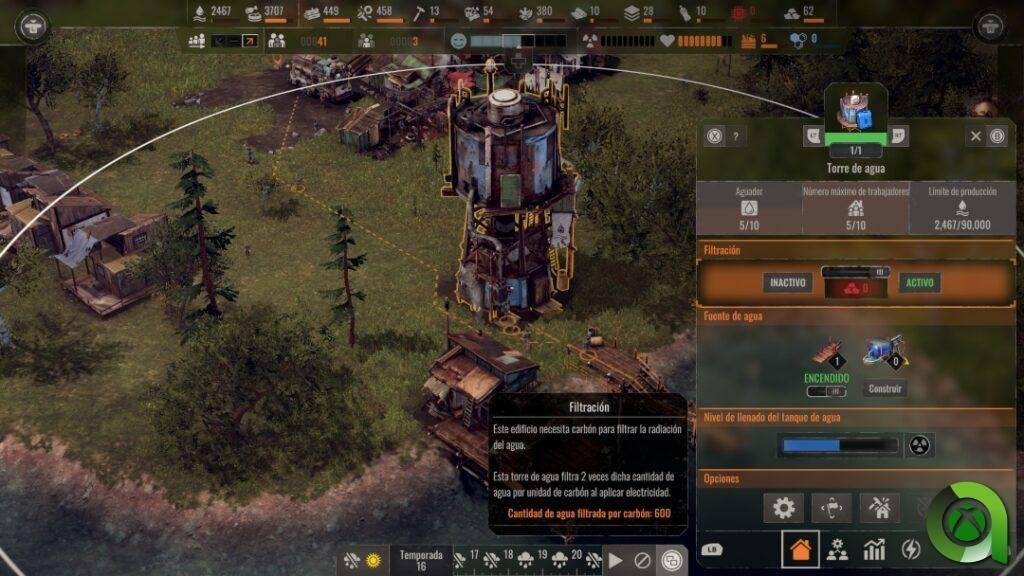This screenshot has width=1024, height=576.
Task: Select the Aguador worker stat tile
Action: tap(748, 208)
